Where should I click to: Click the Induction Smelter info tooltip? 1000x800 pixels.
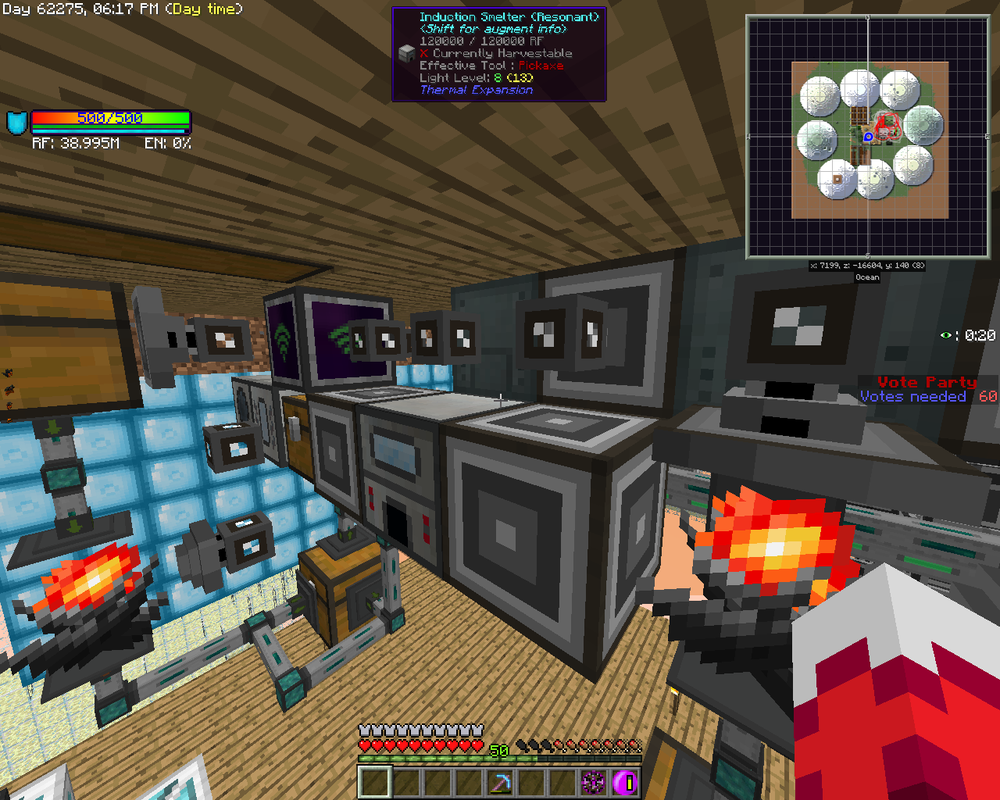tap(499, 53)
